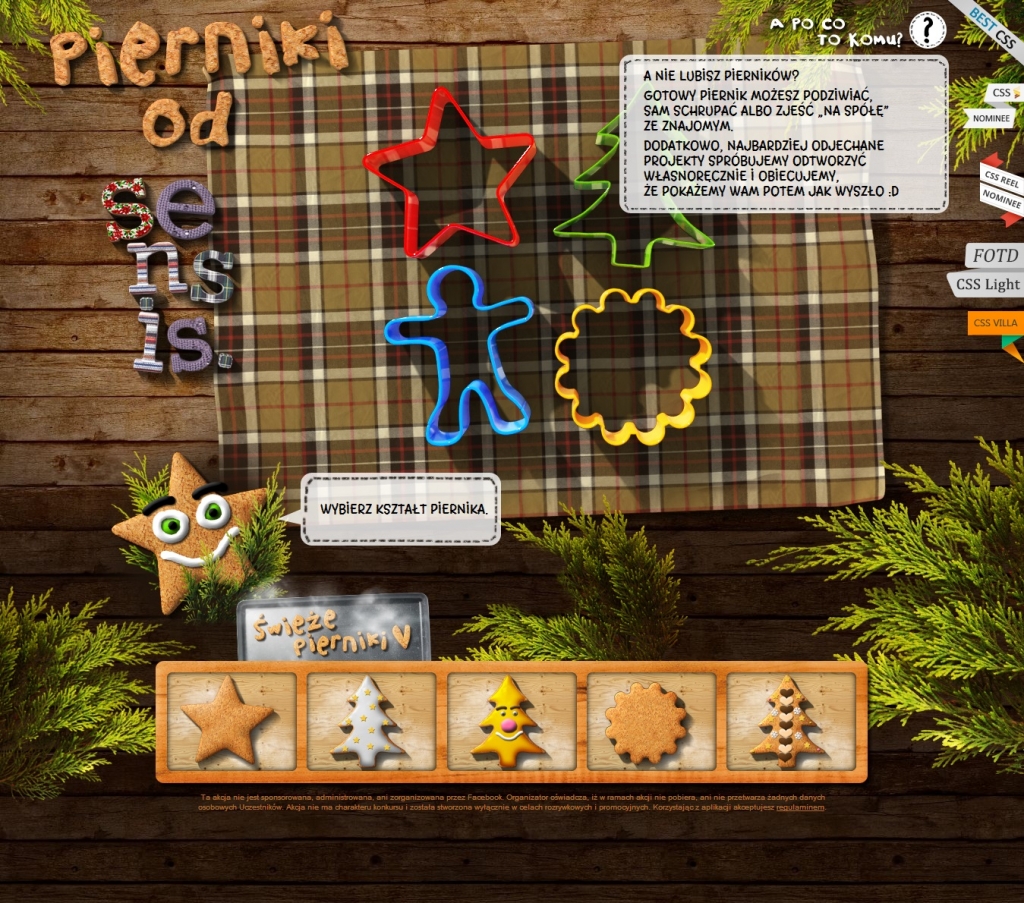Open the CSS Reel Nominee badge

pyautogui.click(x=1000, y=187)
